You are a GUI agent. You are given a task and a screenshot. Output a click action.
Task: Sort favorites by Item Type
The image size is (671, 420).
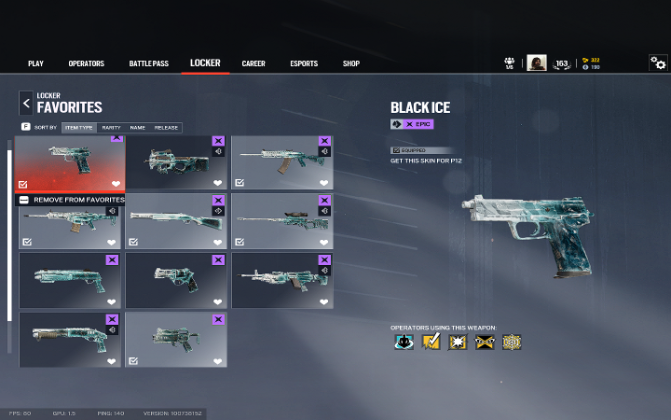pos(79,128)
